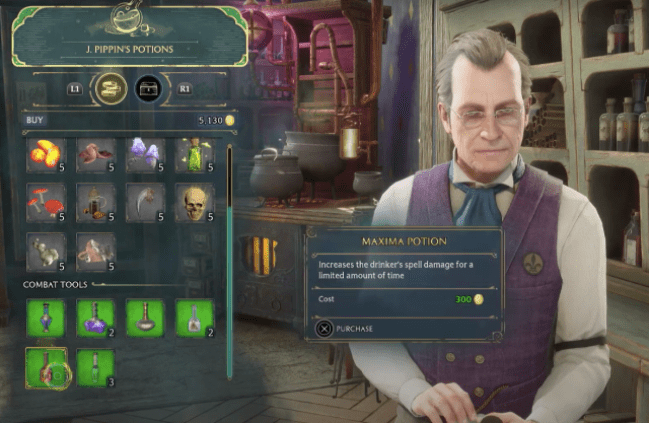Image resolution: width=649 pixels, height=423 pixels.
Task: Switch to the chest Sell tab
Action: click(148, 89)
